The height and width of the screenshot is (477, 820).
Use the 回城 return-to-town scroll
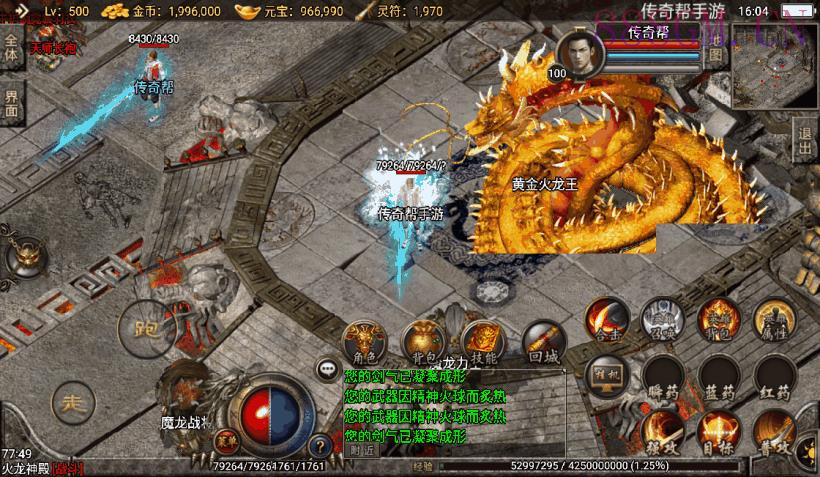[543, 340]
